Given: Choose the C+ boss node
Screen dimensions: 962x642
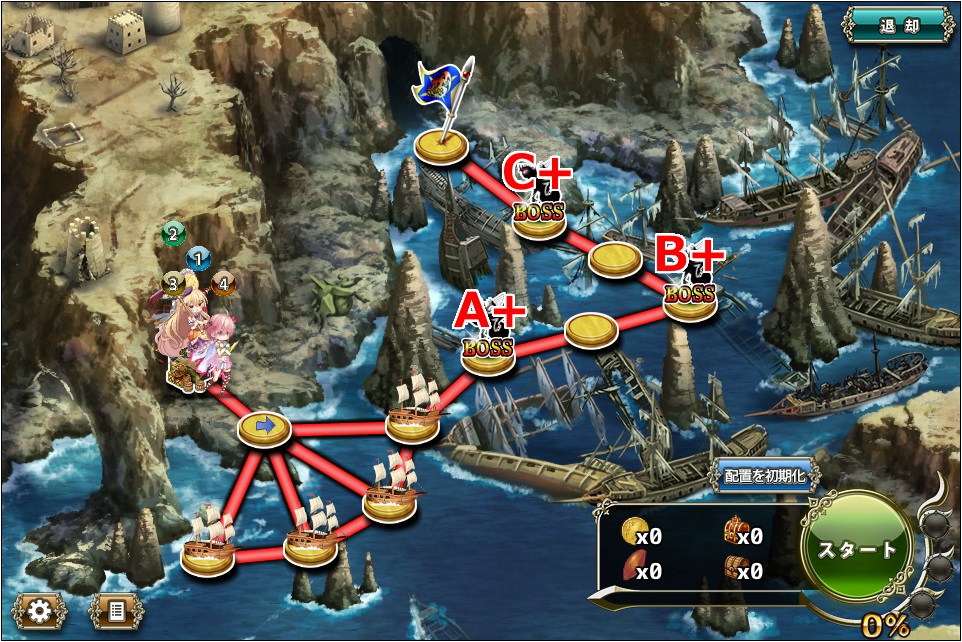Looking at the screenshot, I should (x=539, y=216).
